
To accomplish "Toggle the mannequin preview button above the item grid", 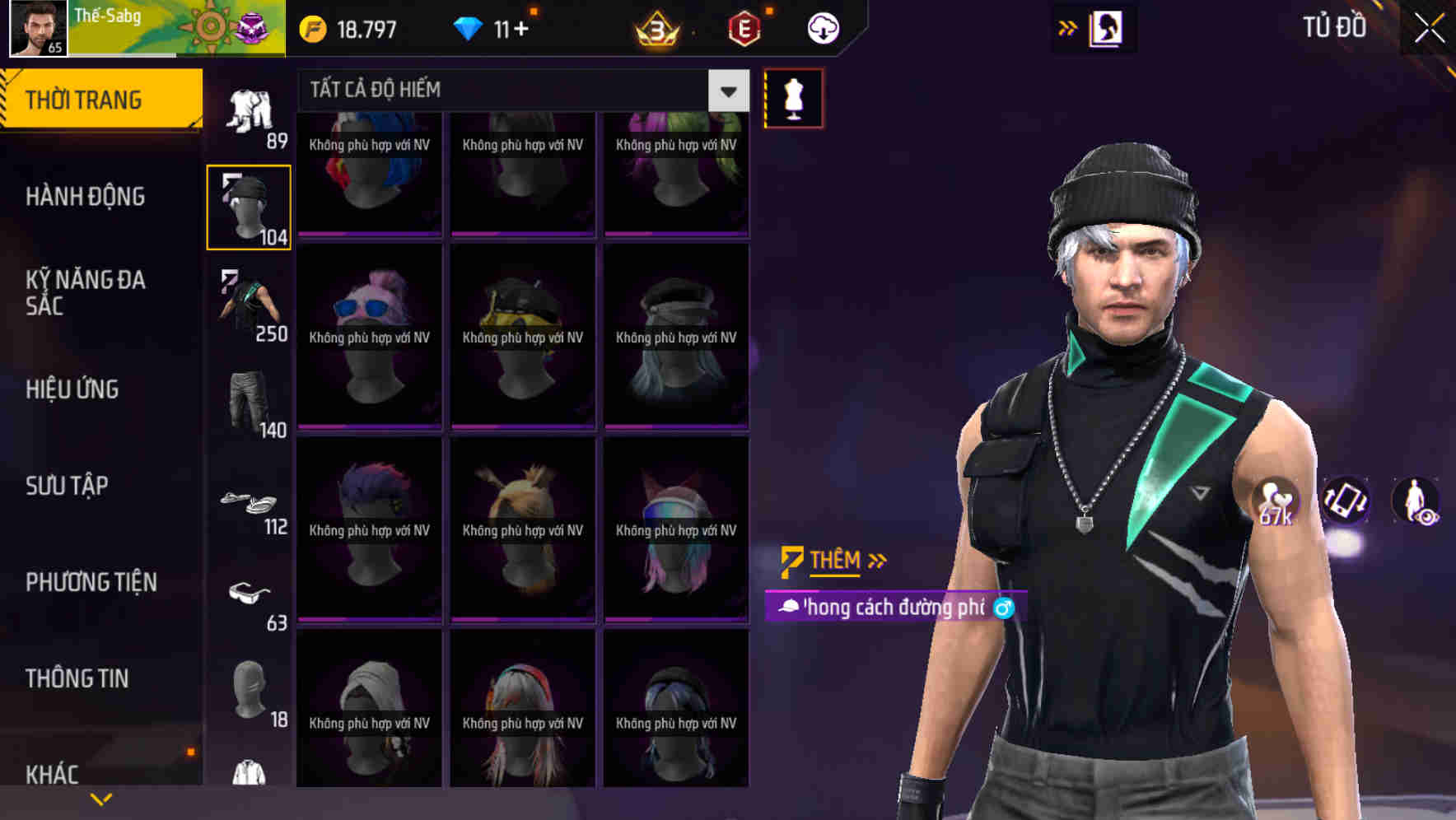I will pos(793,97).
